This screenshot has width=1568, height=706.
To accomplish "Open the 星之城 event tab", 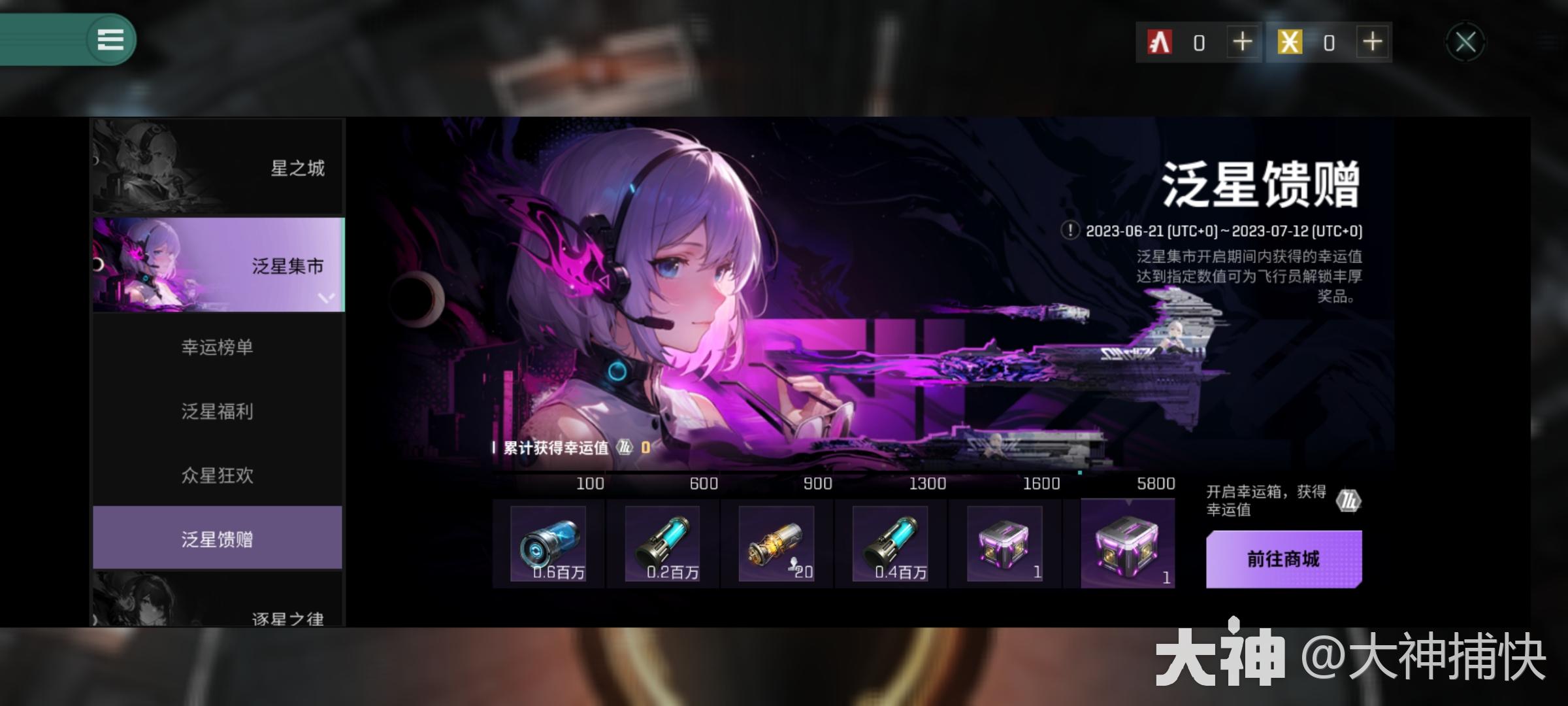I will [218, 167].
